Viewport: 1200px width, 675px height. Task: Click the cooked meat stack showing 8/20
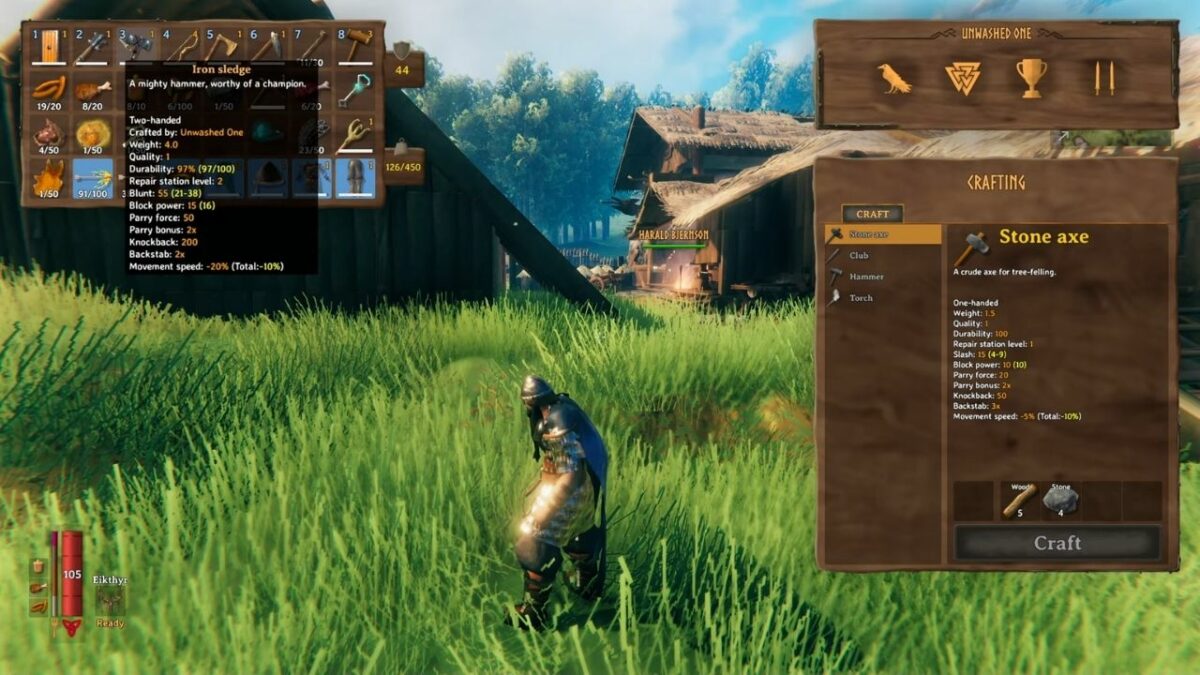point(92,90)
